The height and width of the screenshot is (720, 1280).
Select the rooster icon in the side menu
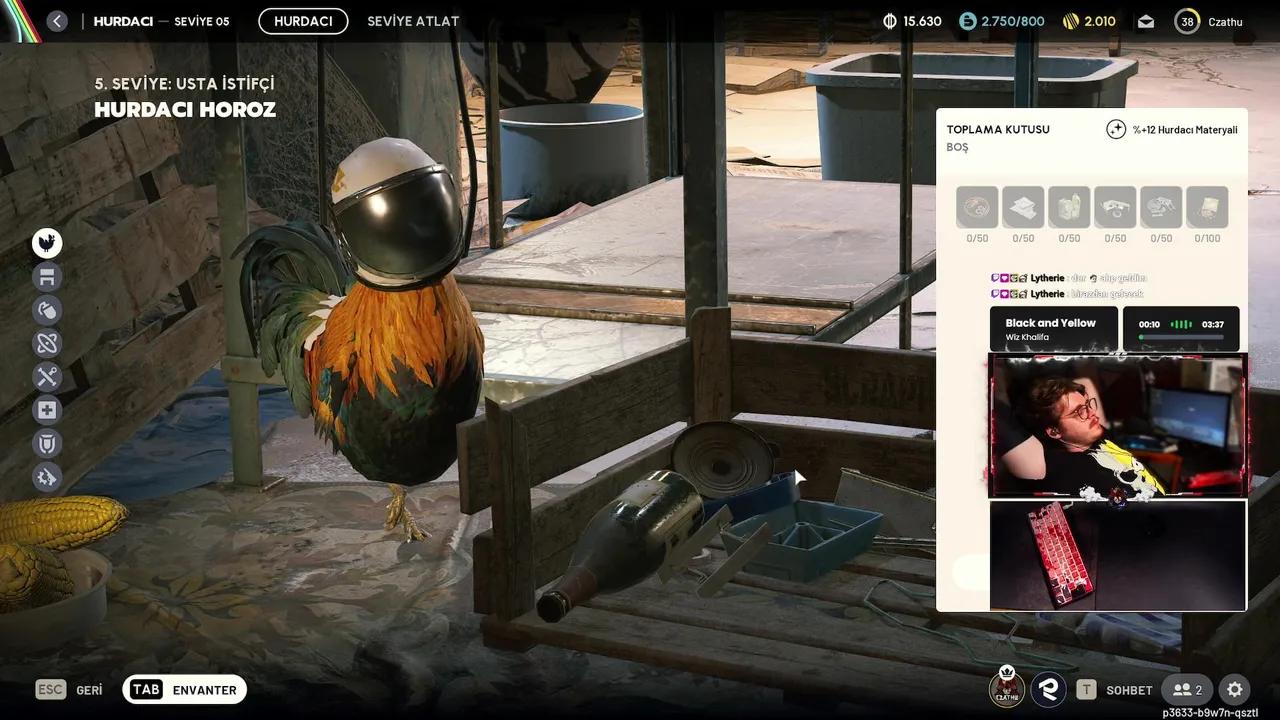pyautogui.click(x=47, y=243)
